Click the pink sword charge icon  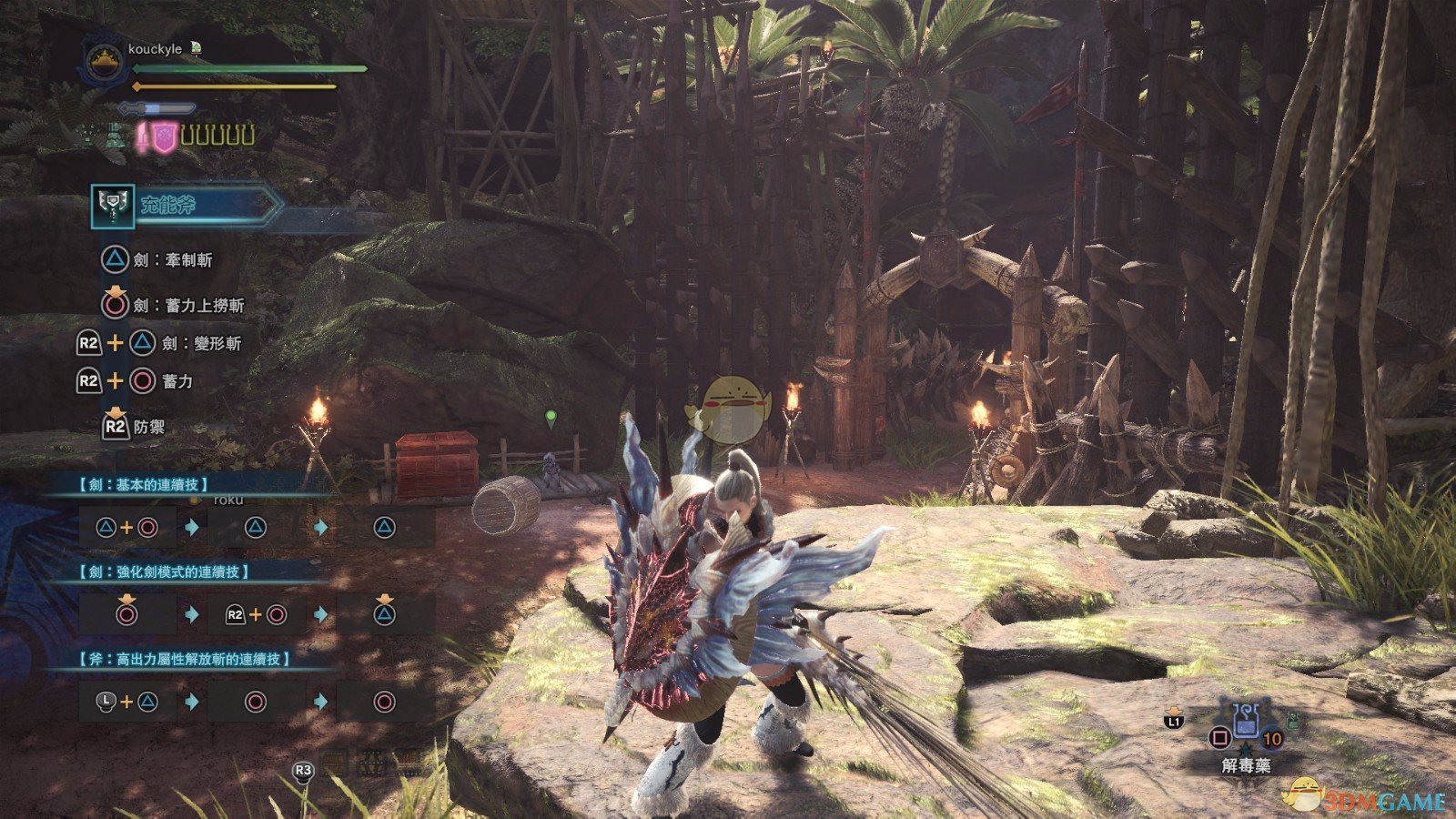(143, 137)
